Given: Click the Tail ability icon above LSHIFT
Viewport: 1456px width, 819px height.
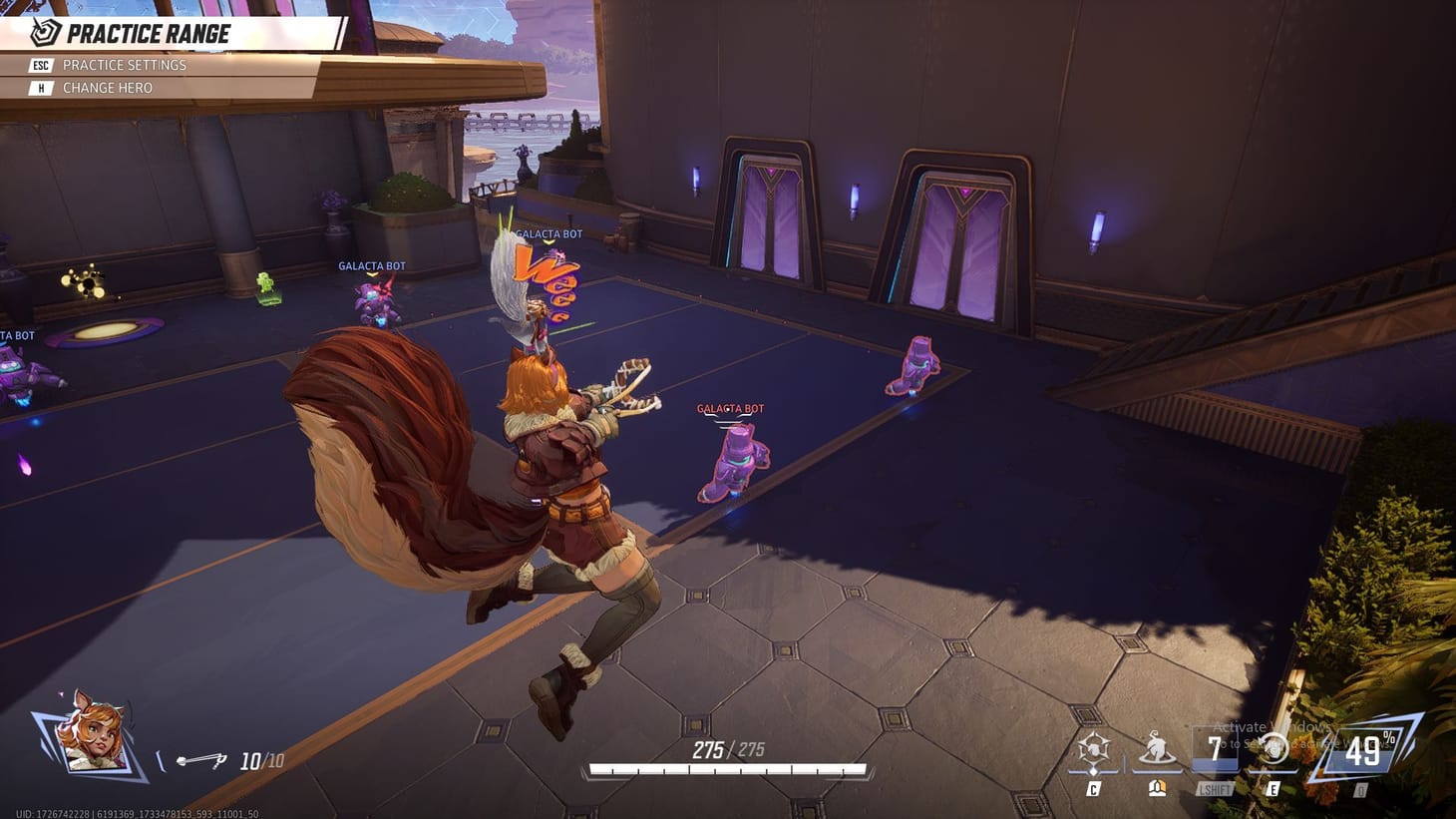Looking at the screenshot, I should [x=1157, y=749].
